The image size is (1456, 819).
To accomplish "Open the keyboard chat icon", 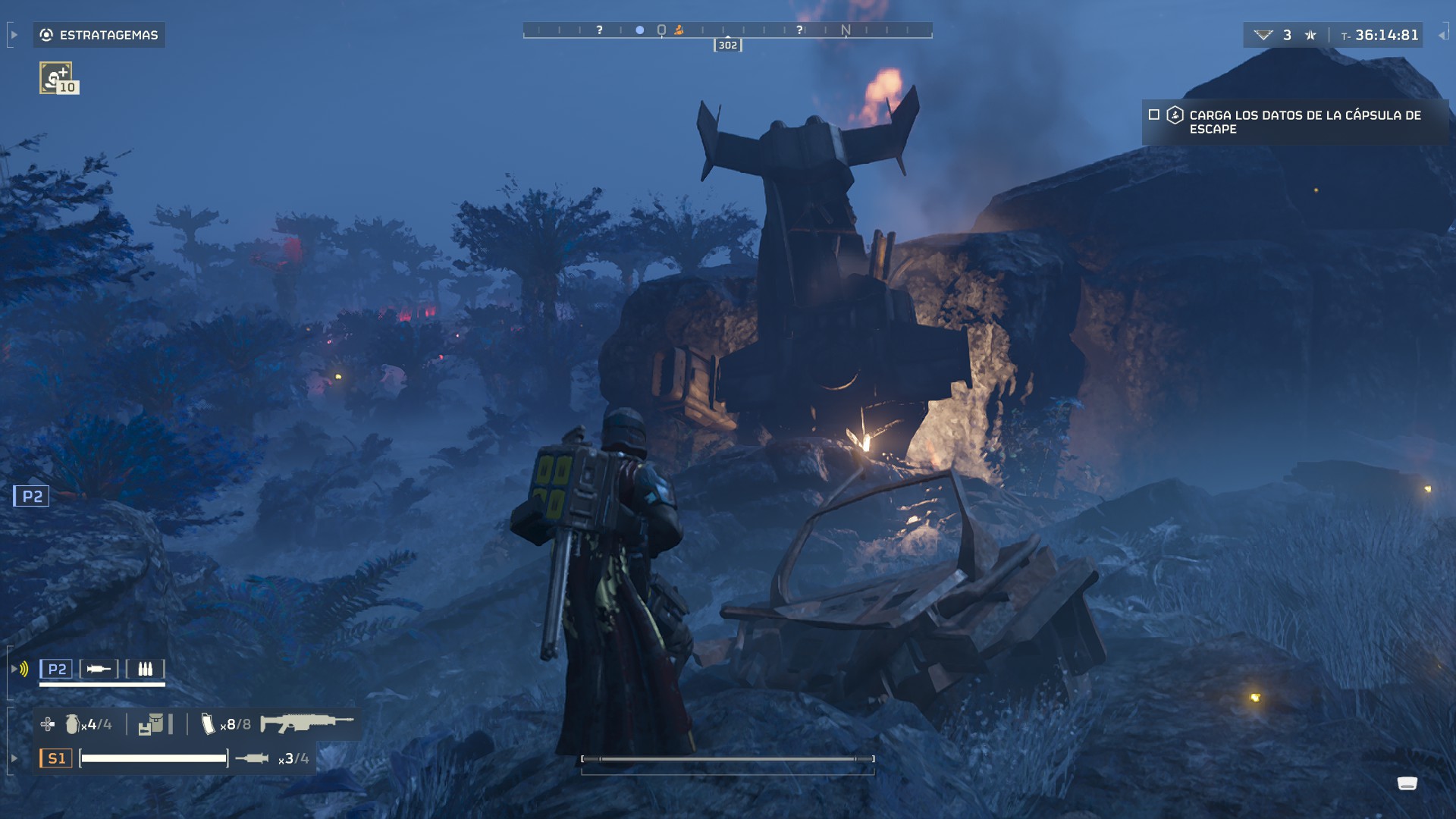I will coord(1407,783).
